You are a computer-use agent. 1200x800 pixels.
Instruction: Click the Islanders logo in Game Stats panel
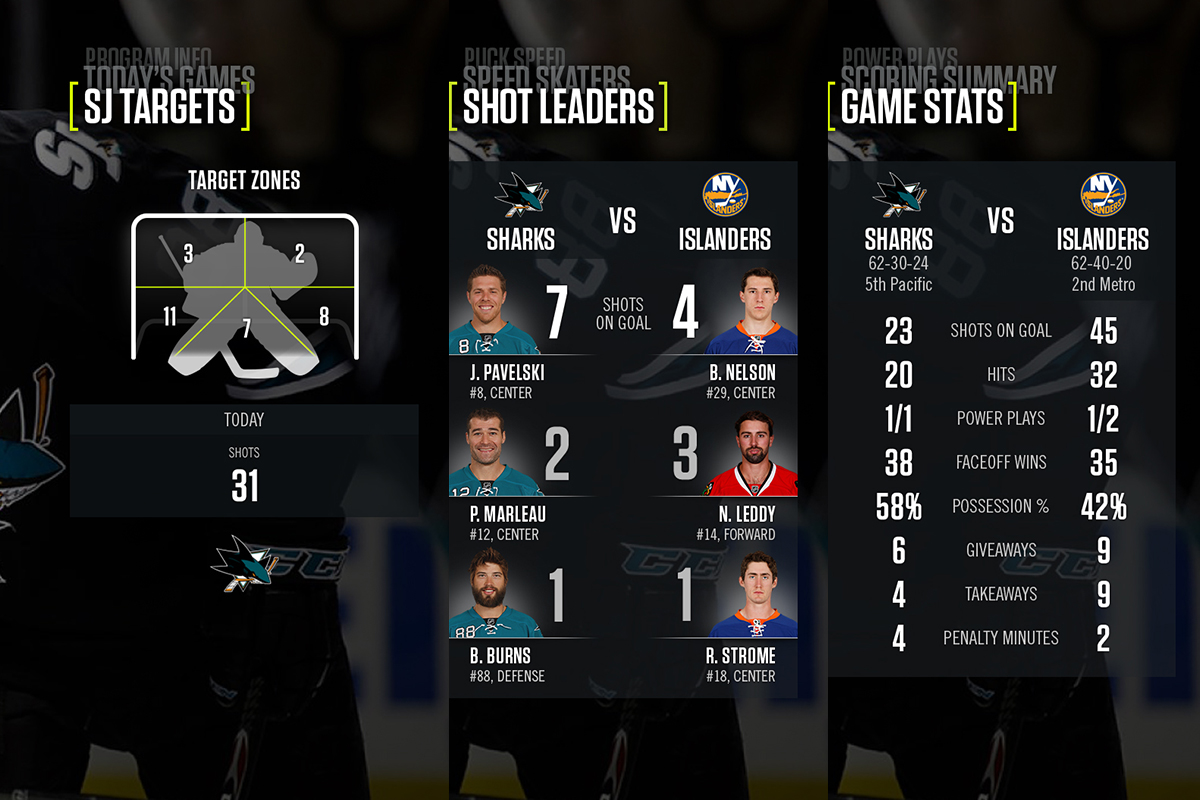tap(1103, 196)
